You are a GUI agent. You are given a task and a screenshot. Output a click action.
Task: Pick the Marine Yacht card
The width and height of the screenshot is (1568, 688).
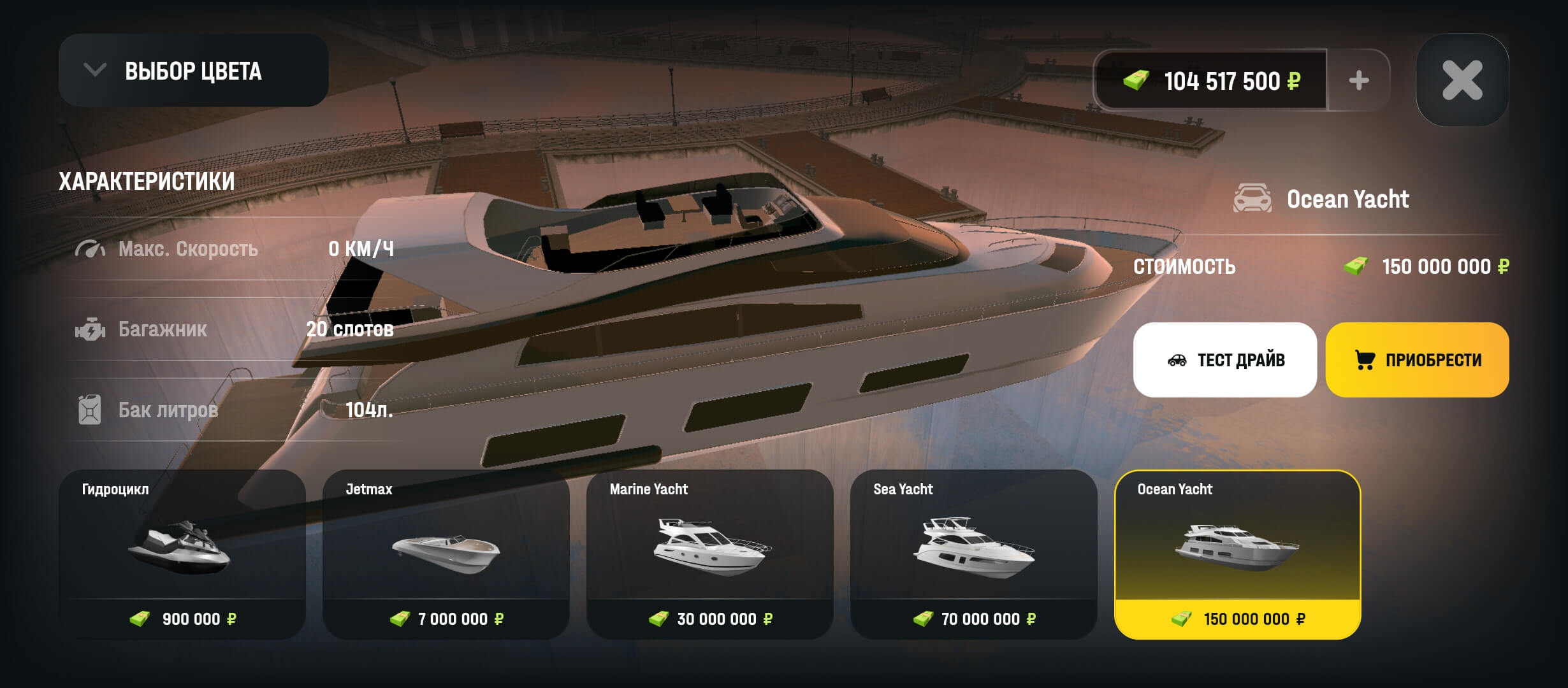tap(710, 554)
